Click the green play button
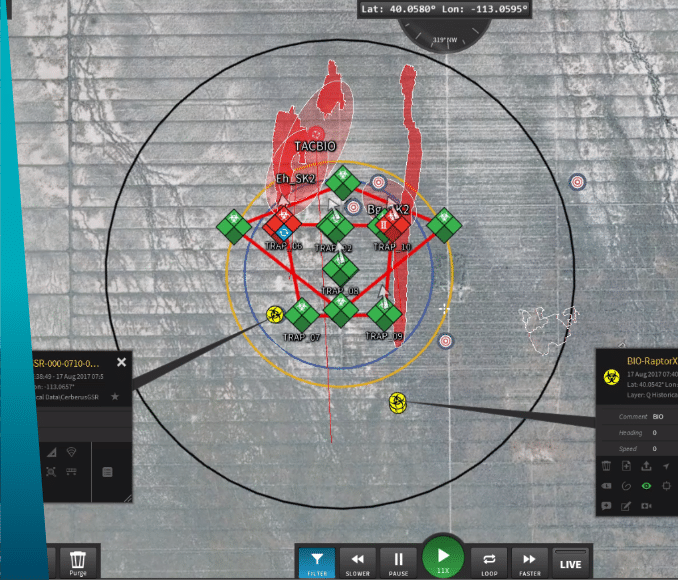Screen dimensions: 678x580 pos(442,558)
